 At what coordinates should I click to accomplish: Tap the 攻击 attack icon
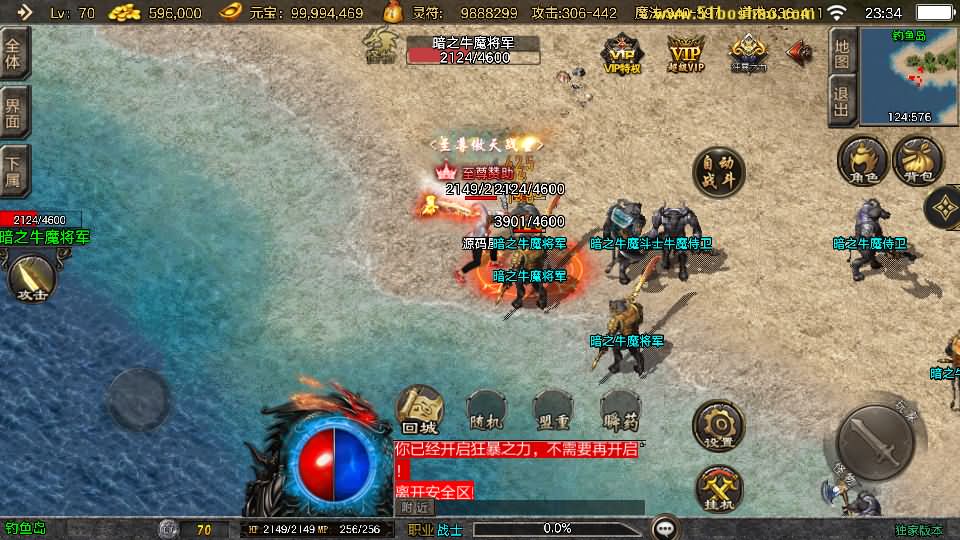(x=33, y=277)
